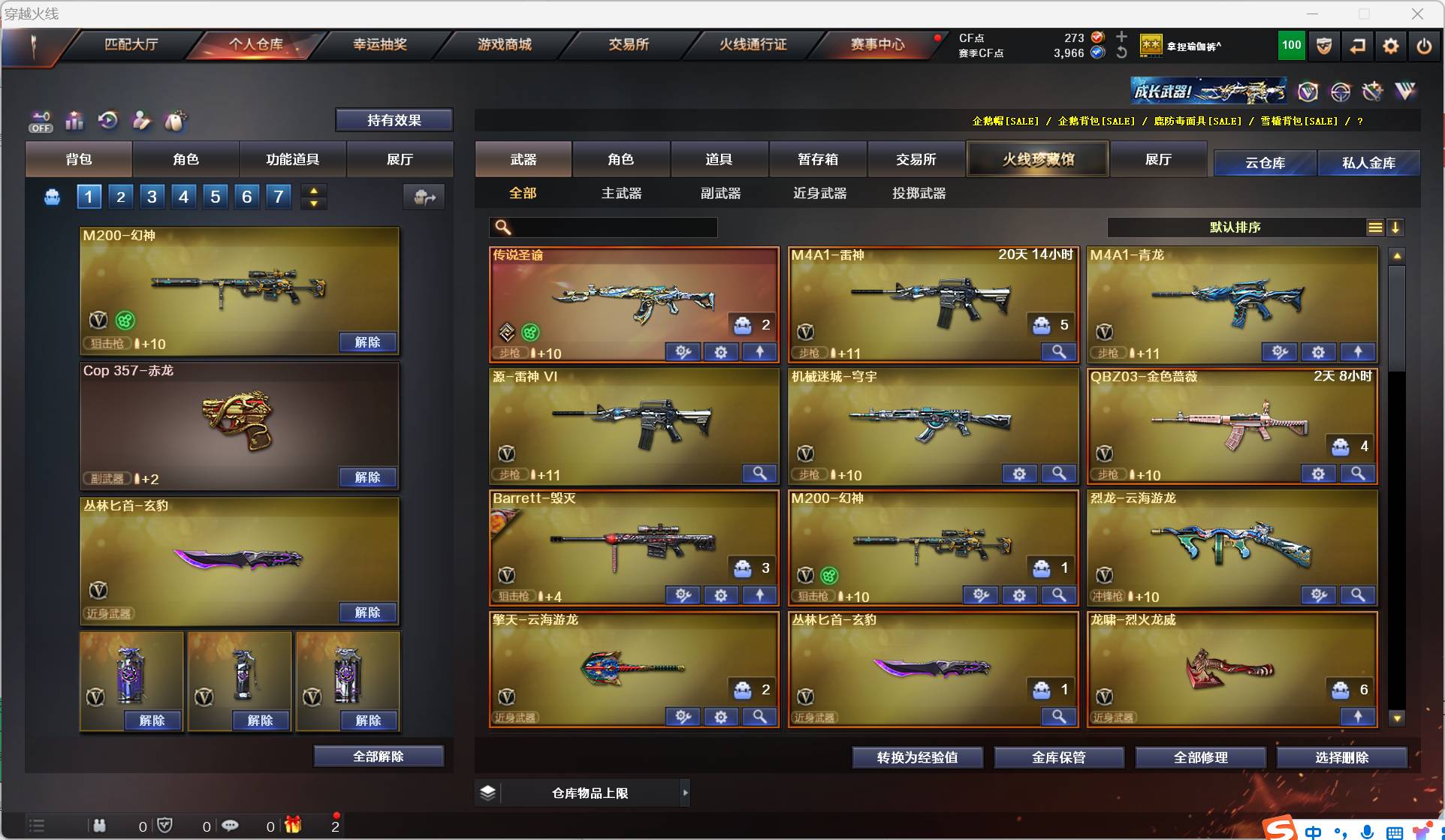Switch to the 火线珍藏馆 tab

coord(1037,159)
